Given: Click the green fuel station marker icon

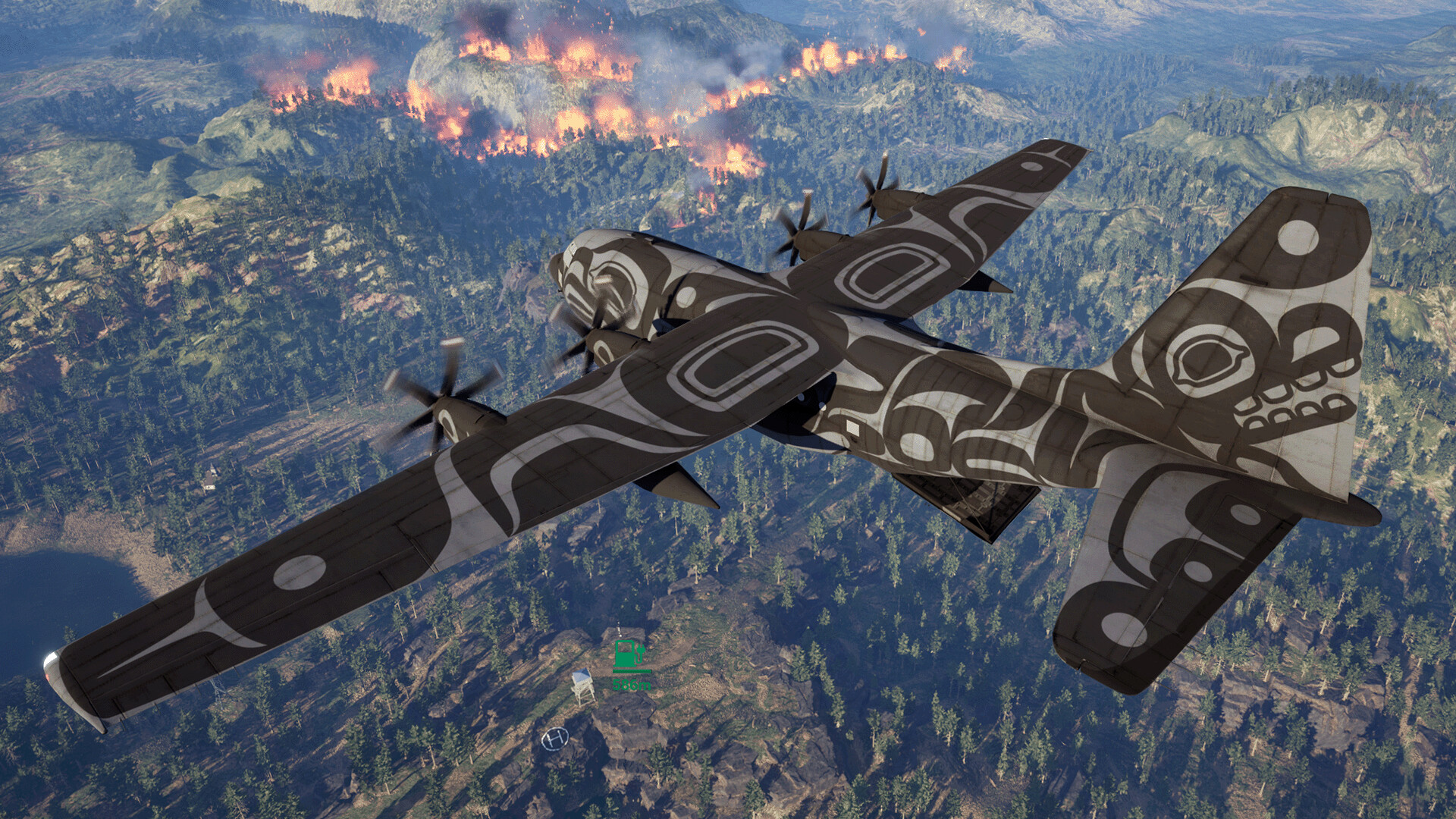Looking at the screenshot, I should point(624,654).
